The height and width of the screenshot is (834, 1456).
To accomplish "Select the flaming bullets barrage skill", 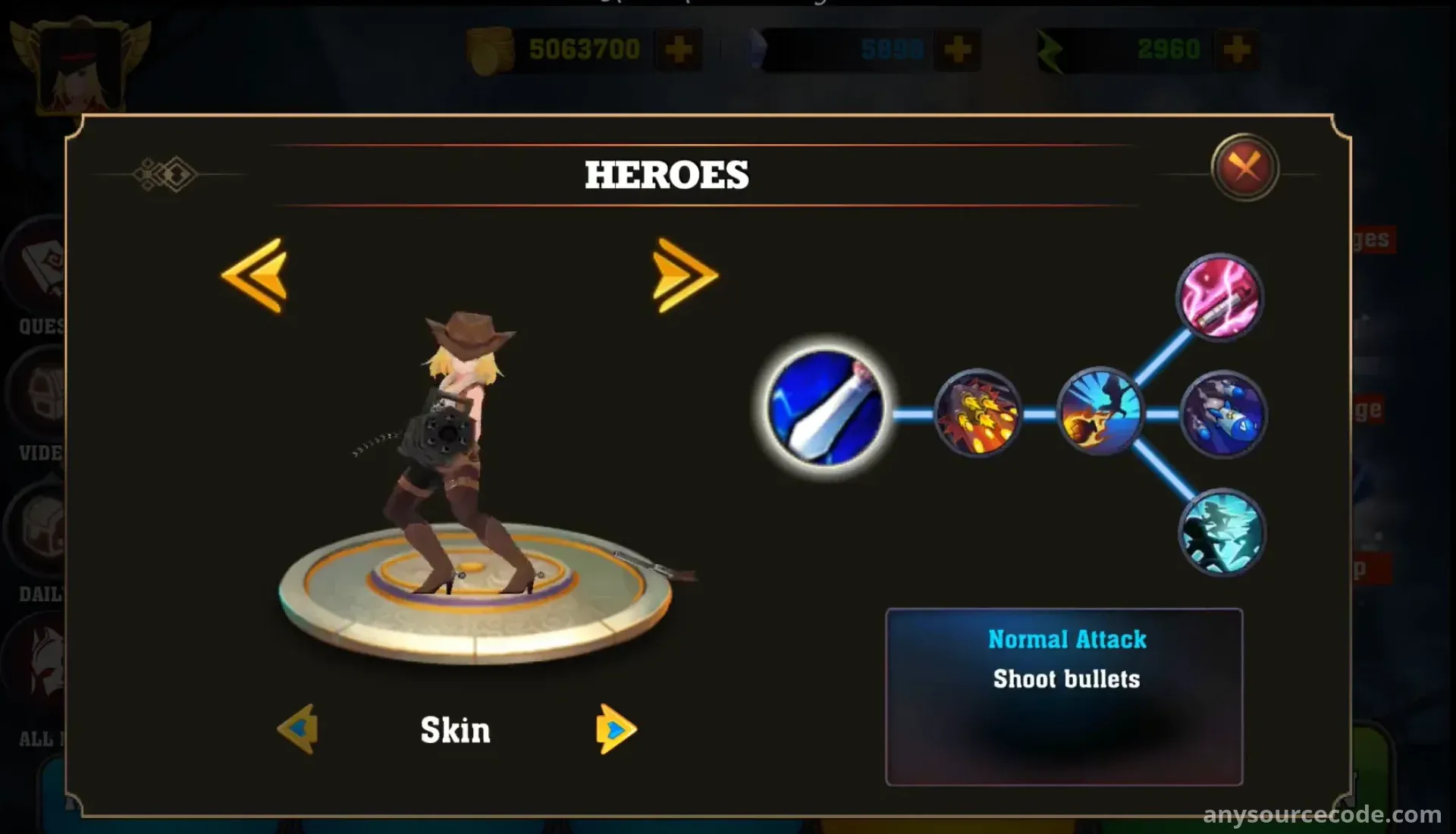I will 977,414.
